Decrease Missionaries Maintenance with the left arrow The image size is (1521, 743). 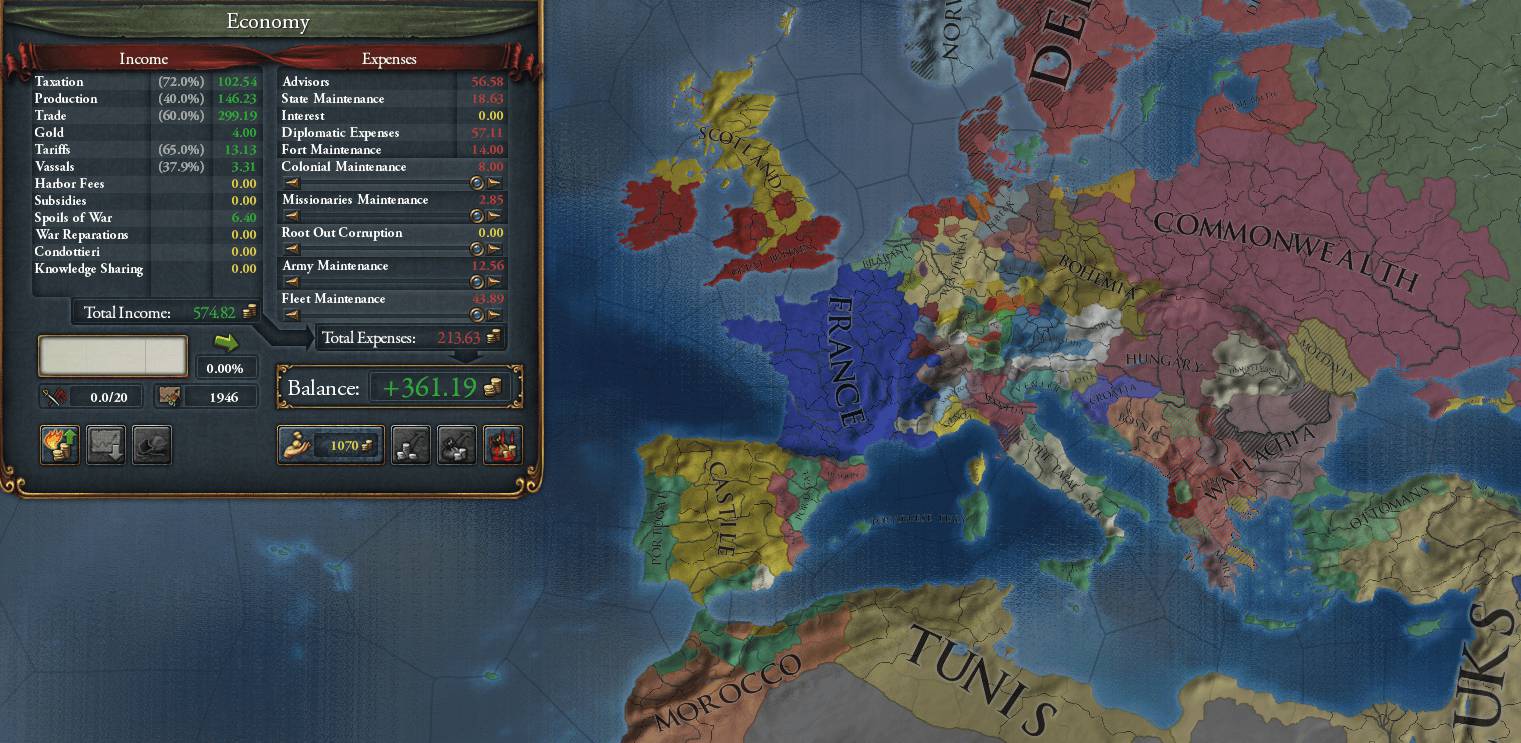point(291,216)
